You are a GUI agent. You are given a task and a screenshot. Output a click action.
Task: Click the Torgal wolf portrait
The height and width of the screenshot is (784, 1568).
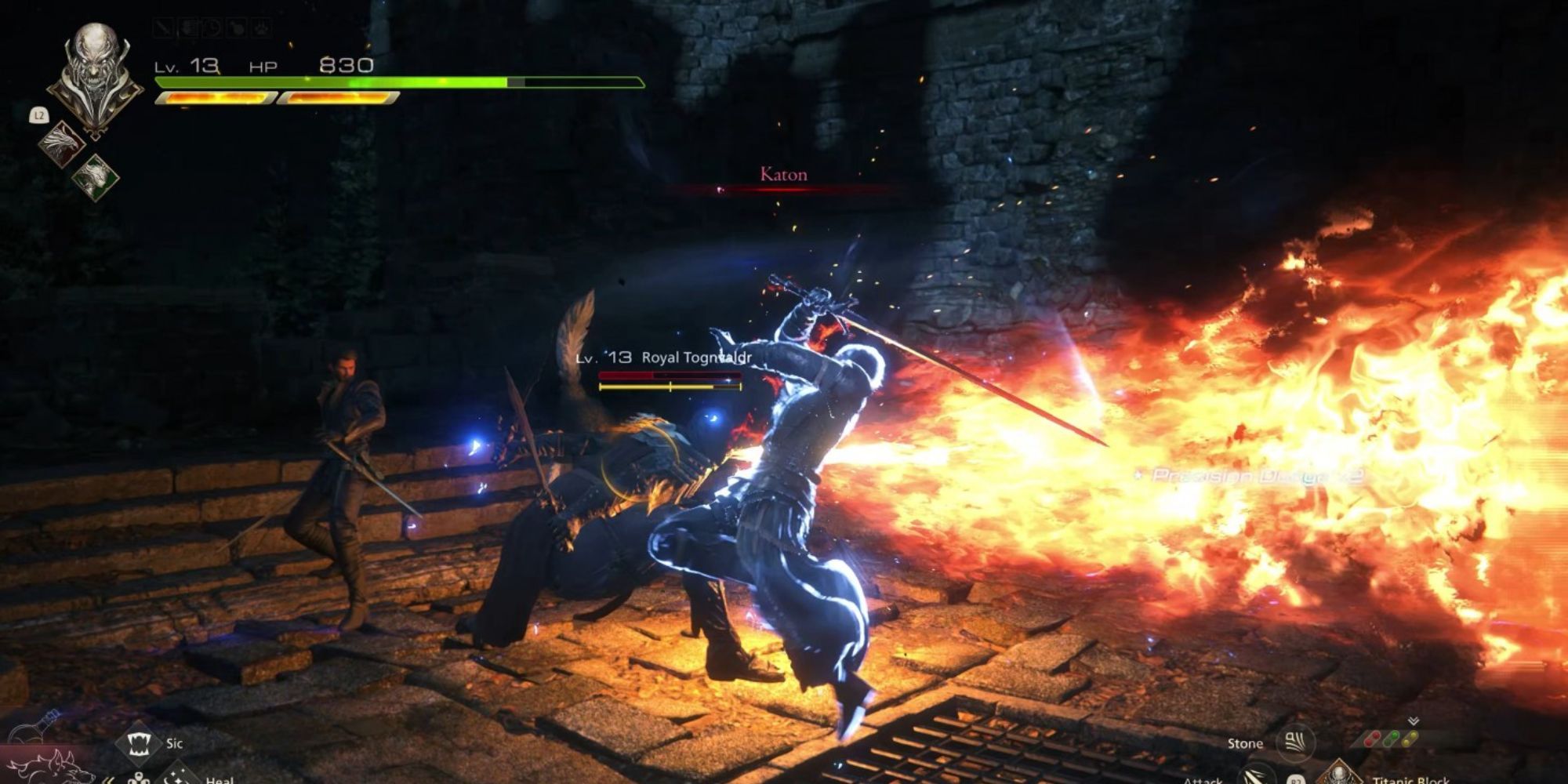49,767
